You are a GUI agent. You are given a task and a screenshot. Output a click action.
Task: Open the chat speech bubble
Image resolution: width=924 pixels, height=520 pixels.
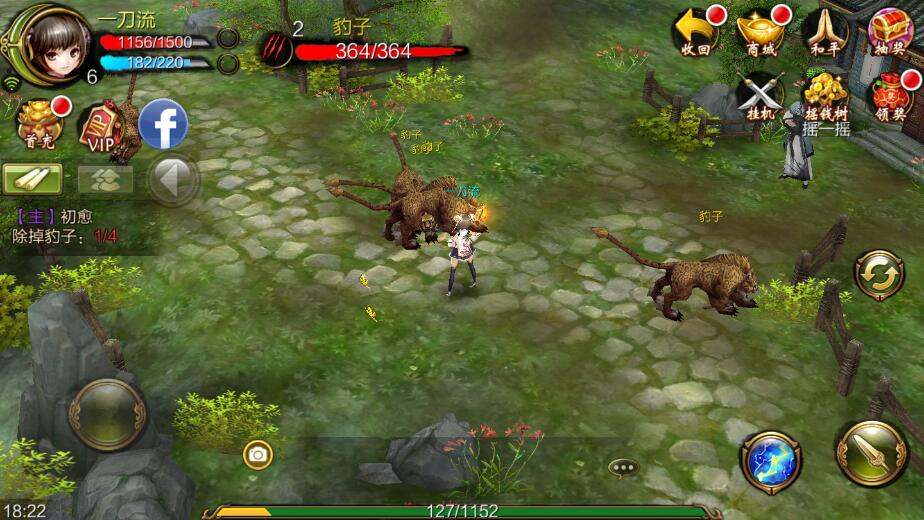coord(623,467)
